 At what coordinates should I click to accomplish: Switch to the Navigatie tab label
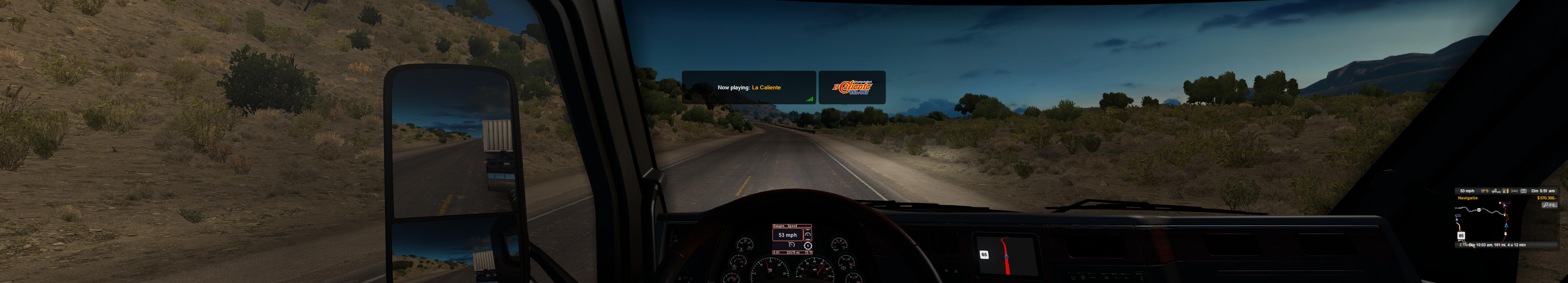point(1468,198)
